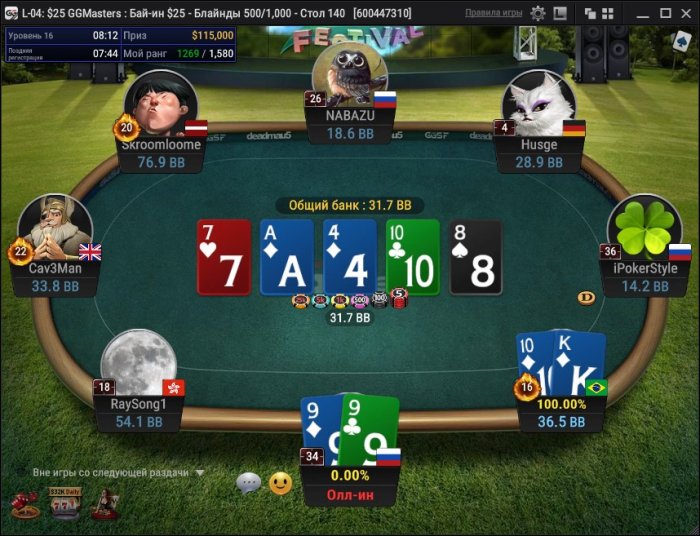Open the Правила игры link
The image size is (700, 536).
tap(493, 13)
